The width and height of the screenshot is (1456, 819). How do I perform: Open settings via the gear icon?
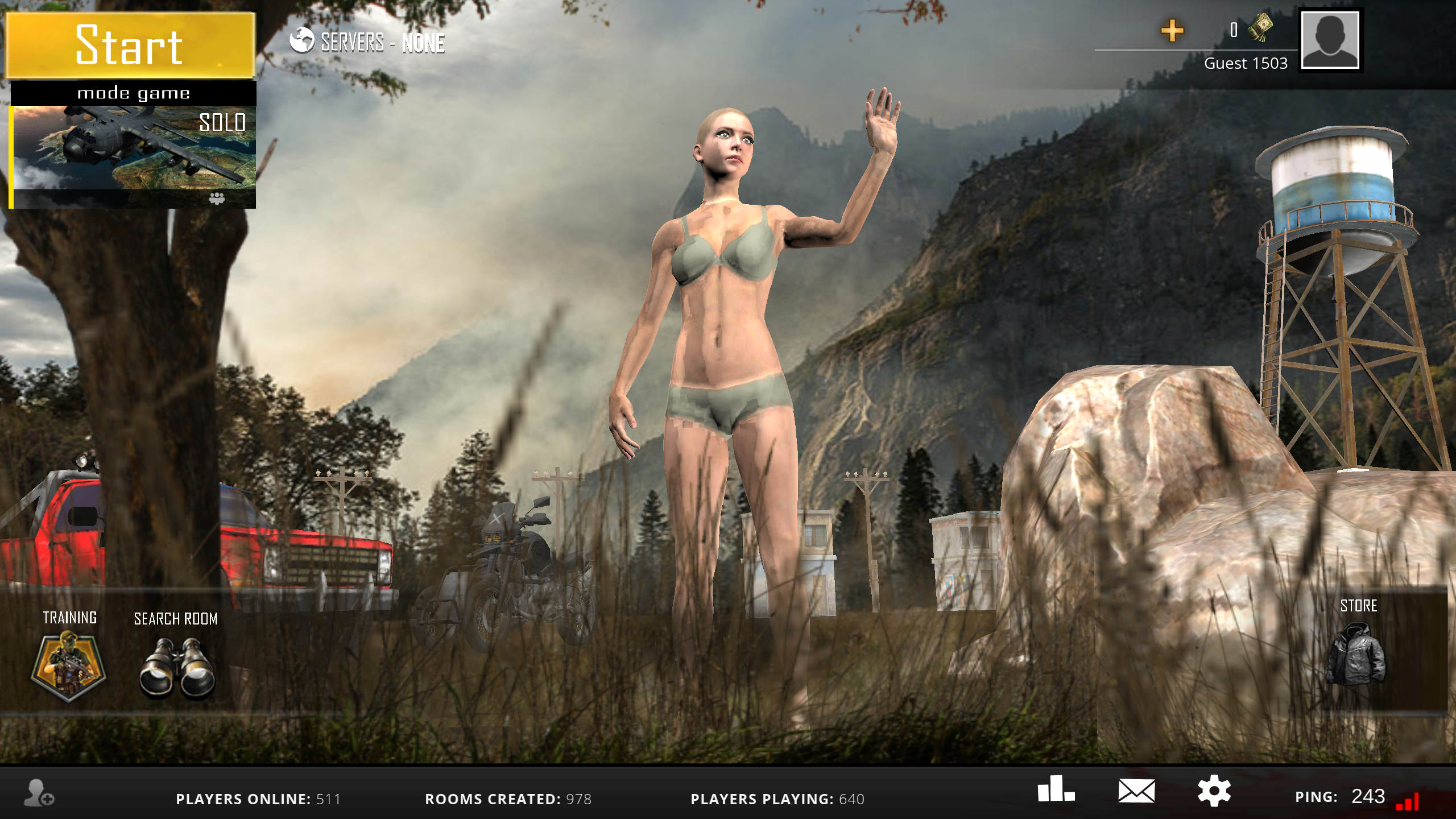tap(1214, 791)
